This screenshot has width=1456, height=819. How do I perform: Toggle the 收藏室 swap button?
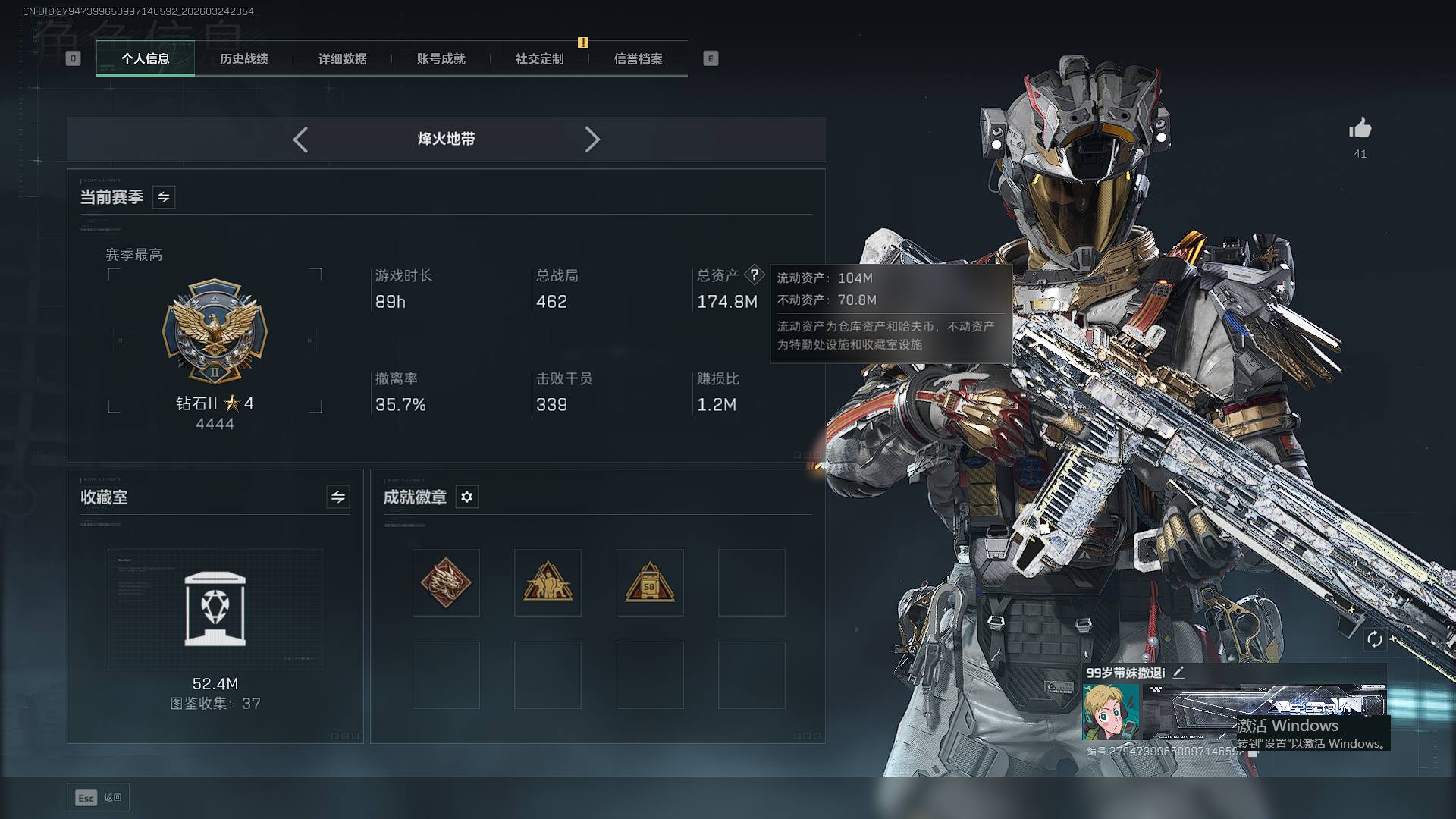[338, 497]
